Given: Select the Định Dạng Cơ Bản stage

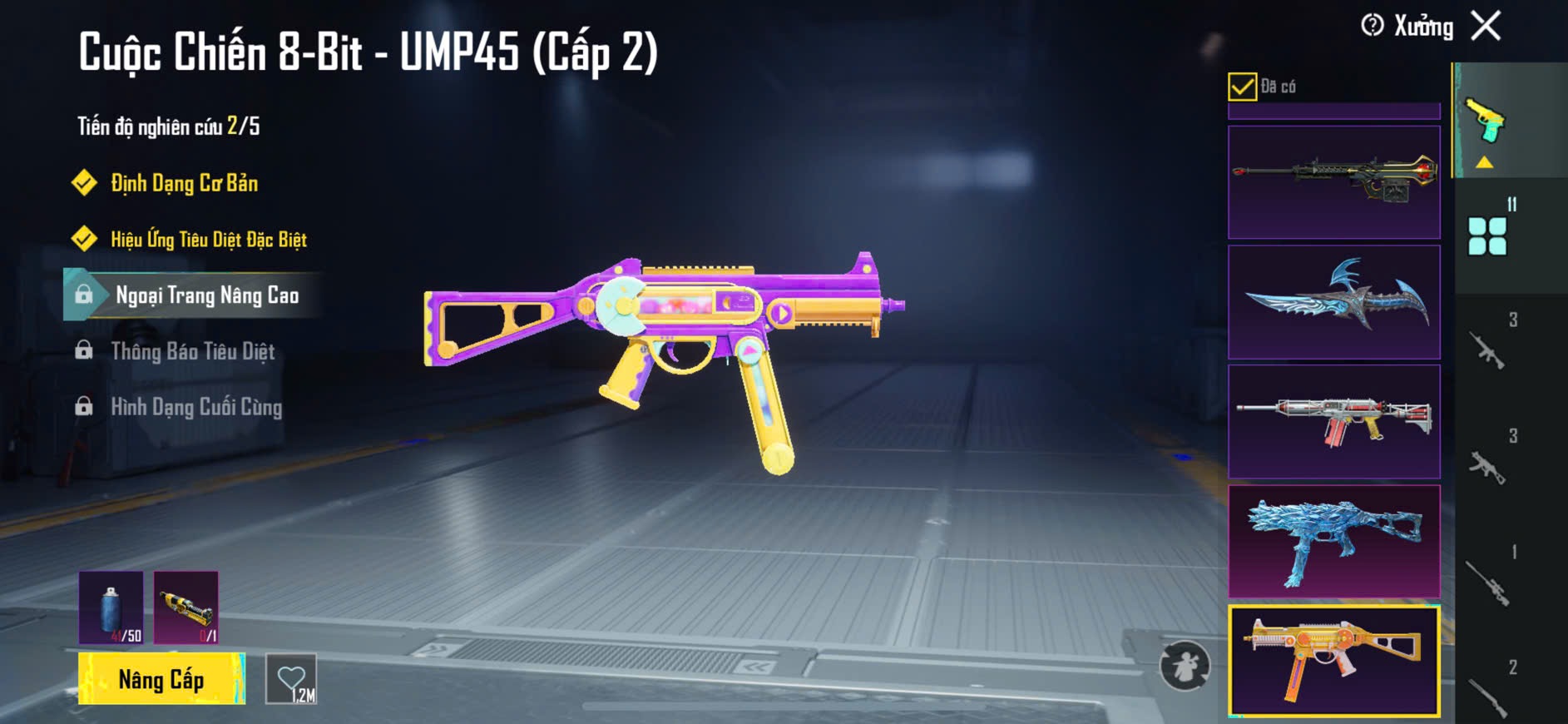Looking at the screenshot, I should pos(184,183).
